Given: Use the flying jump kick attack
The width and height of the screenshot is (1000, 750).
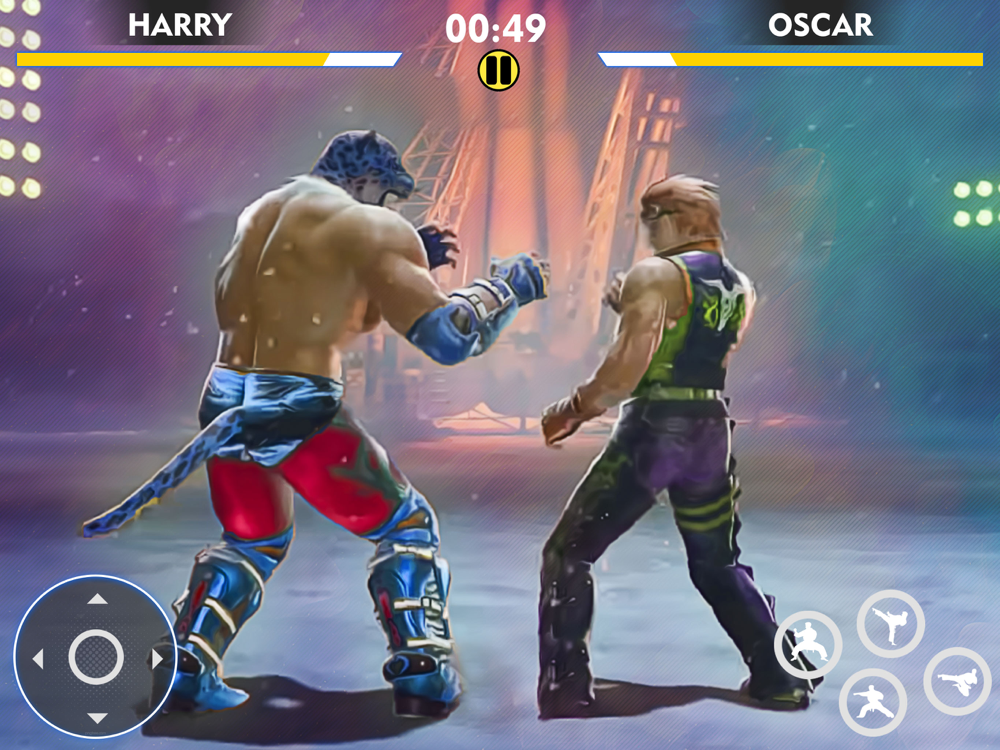Looking at the screenshot, I should coord(957,681).
